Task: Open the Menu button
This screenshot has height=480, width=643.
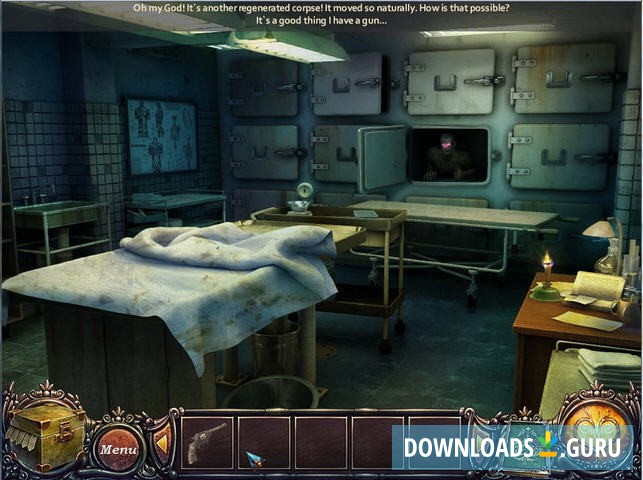Action: [118, 449]
